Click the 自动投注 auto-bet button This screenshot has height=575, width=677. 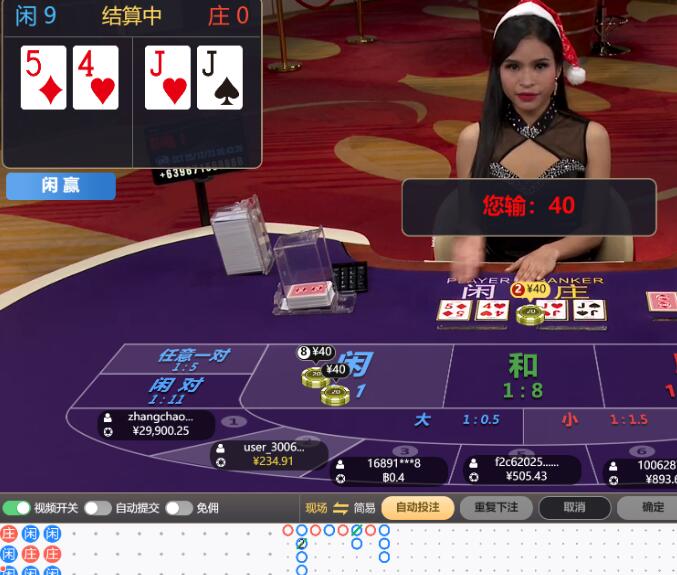[x=417, y=508]
